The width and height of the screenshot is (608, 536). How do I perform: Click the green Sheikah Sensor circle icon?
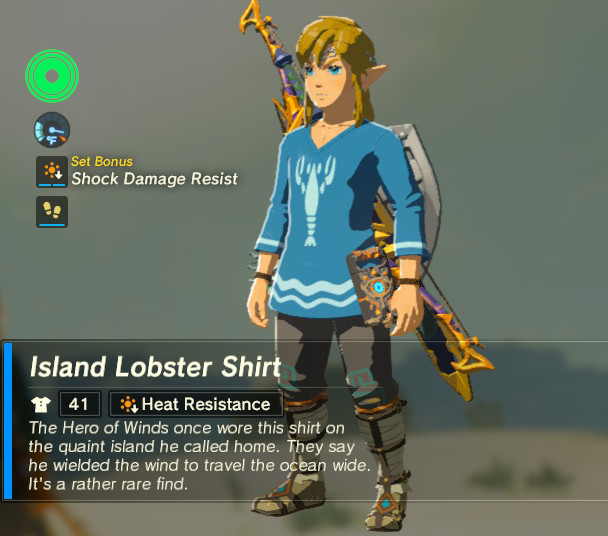click(52, 76)
